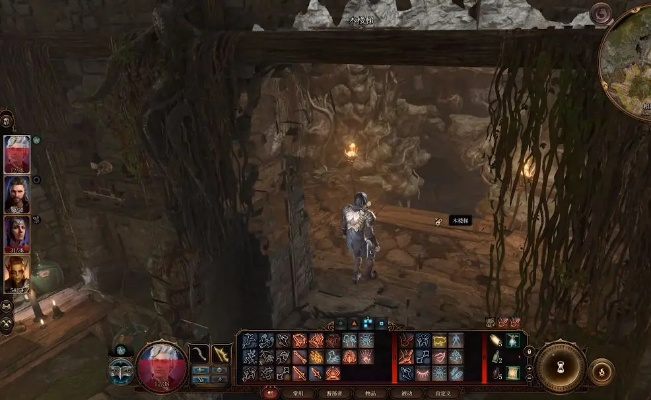Select the ranged bow weapon slot
The height and width of the screenshot is (400, 651).
tap(222, 354)
